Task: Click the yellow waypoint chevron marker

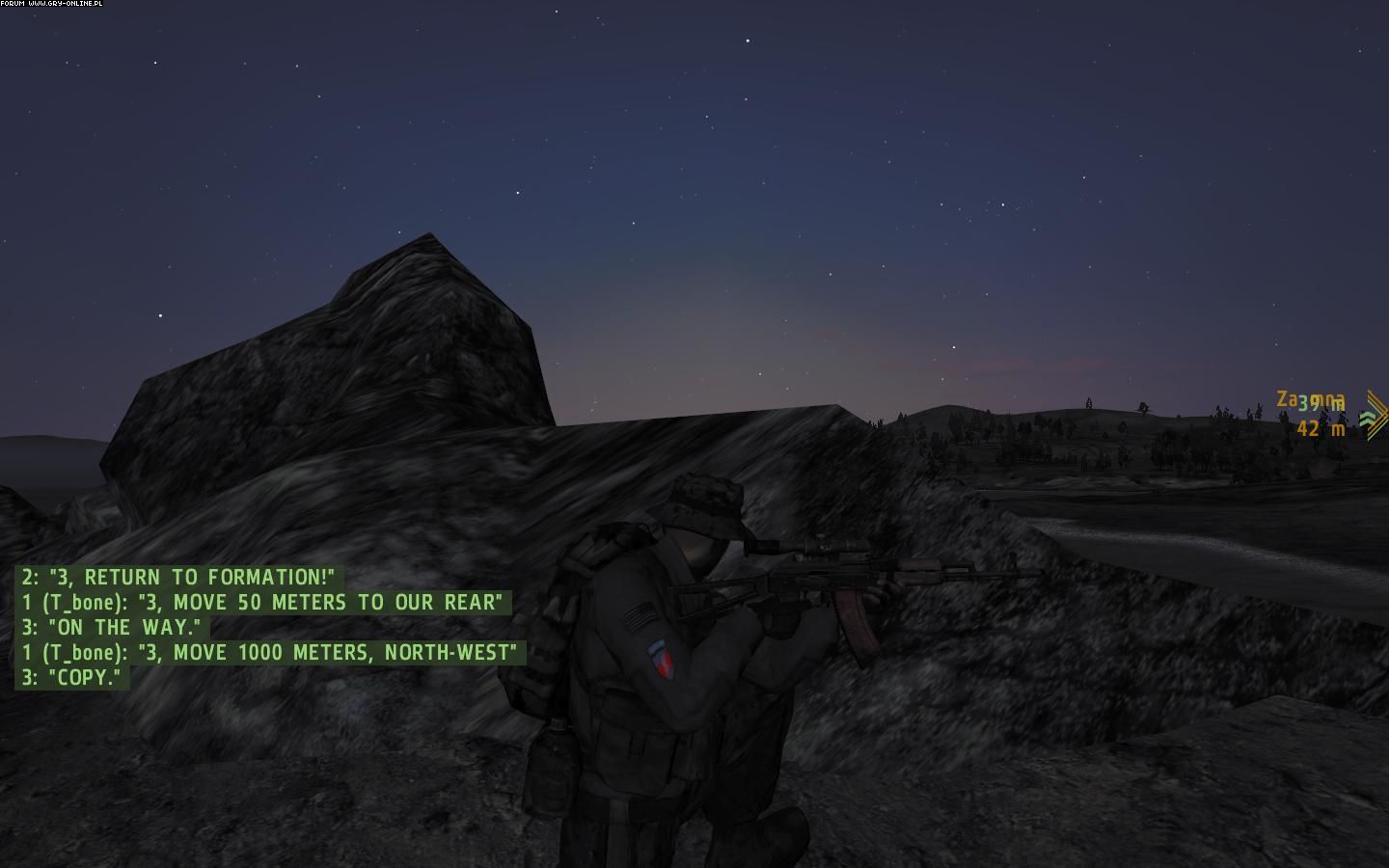Action: click(1377, 414)
